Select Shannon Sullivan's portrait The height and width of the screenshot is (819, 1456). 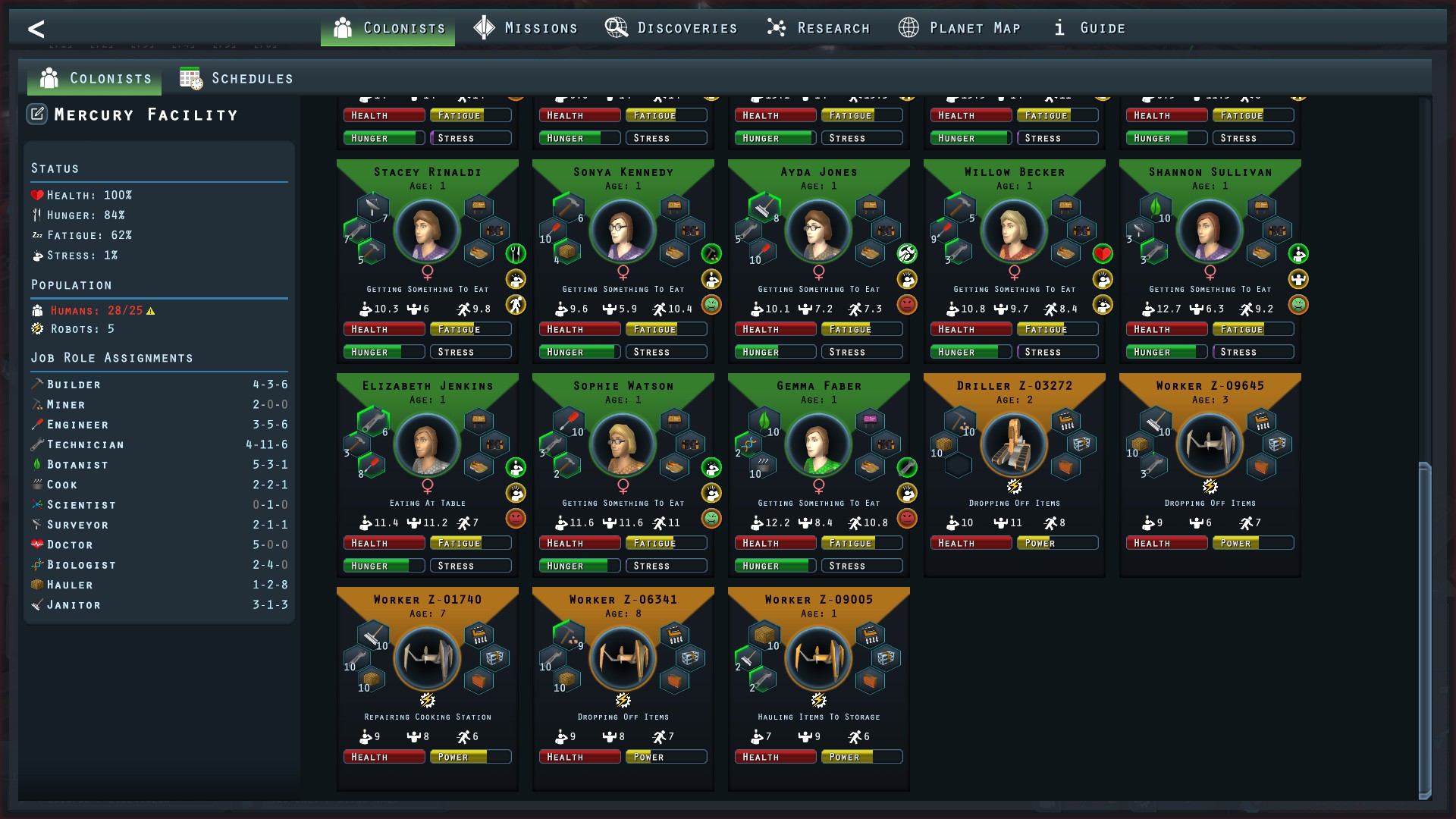tap(1210, 231)
